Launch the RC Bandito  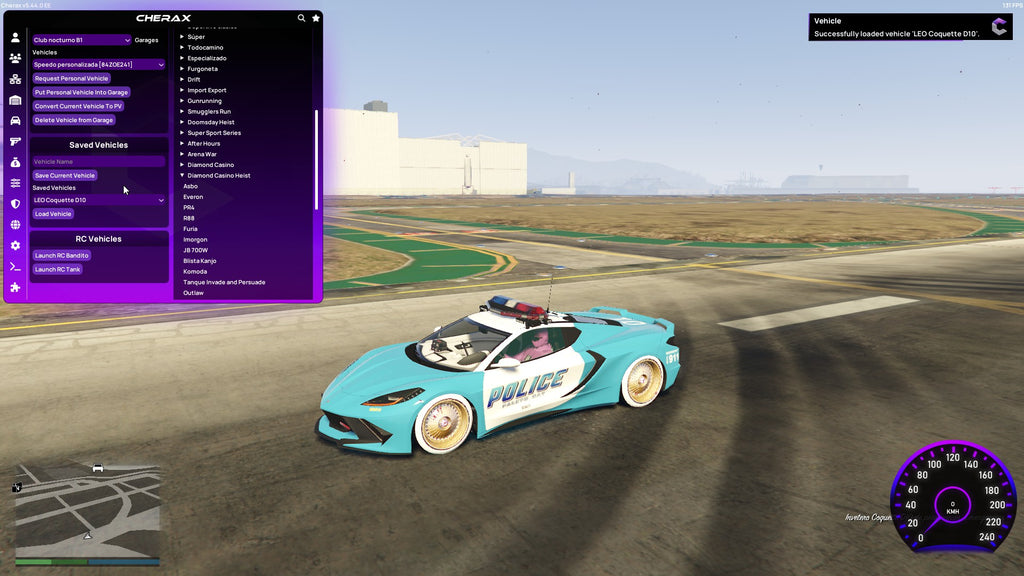pos(61,256)
